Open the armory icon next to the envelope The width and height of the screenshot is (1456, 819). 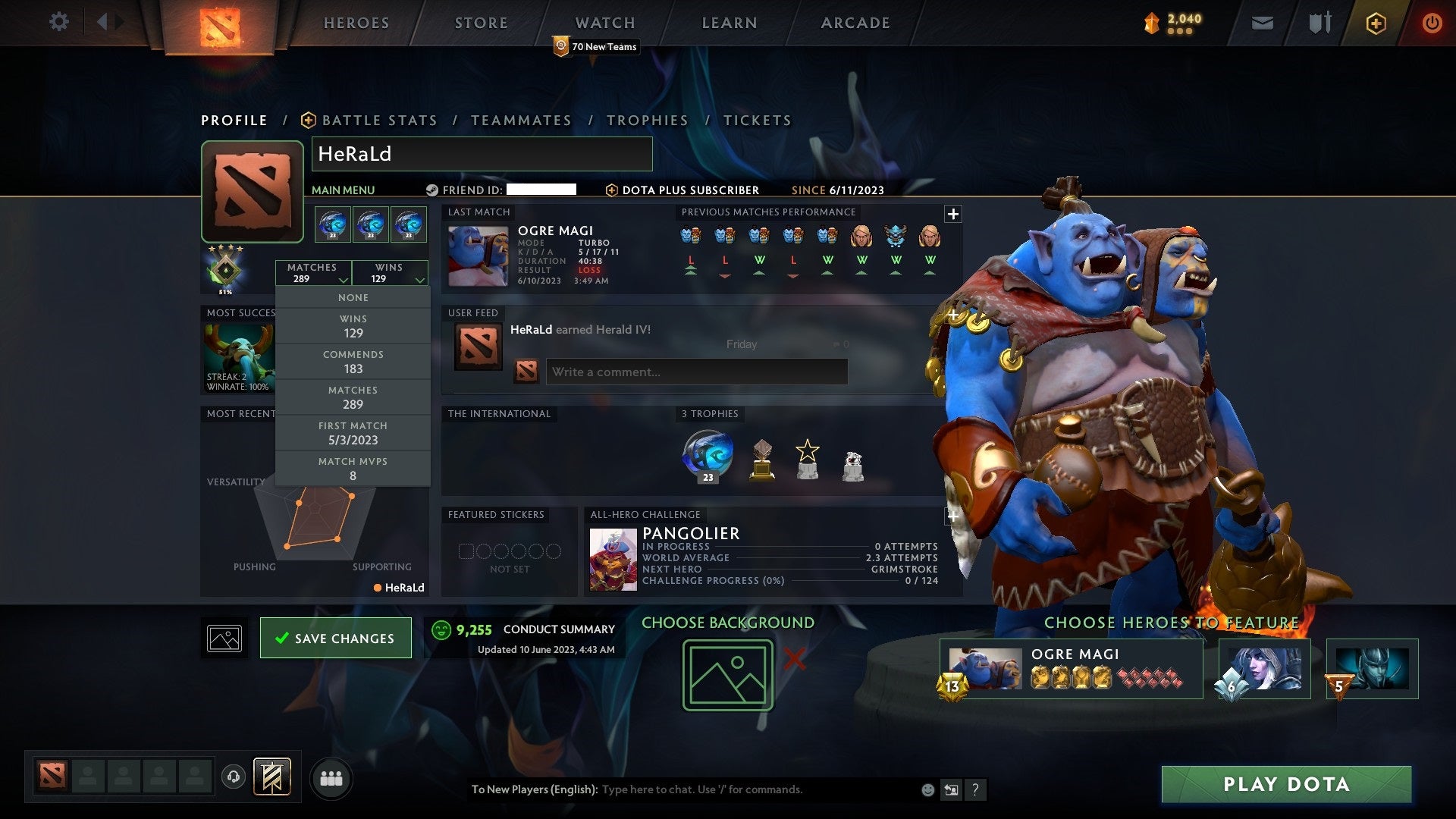[1319, 23]
